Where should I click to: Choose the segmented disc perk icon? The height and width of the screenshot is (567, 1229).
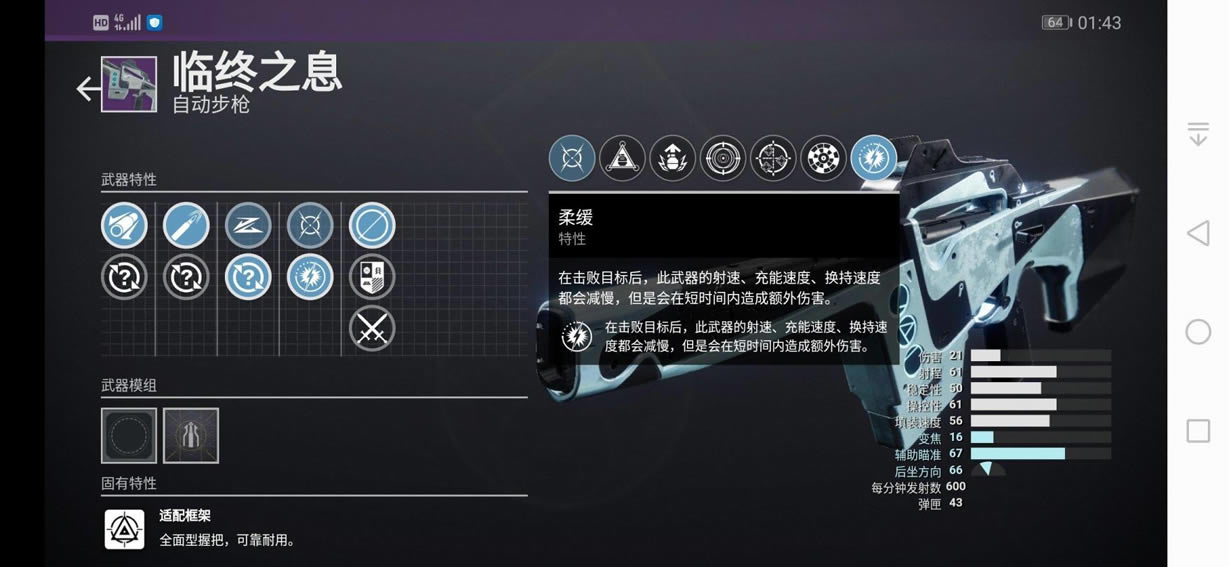pyautogui.click(x=823, y=159)
